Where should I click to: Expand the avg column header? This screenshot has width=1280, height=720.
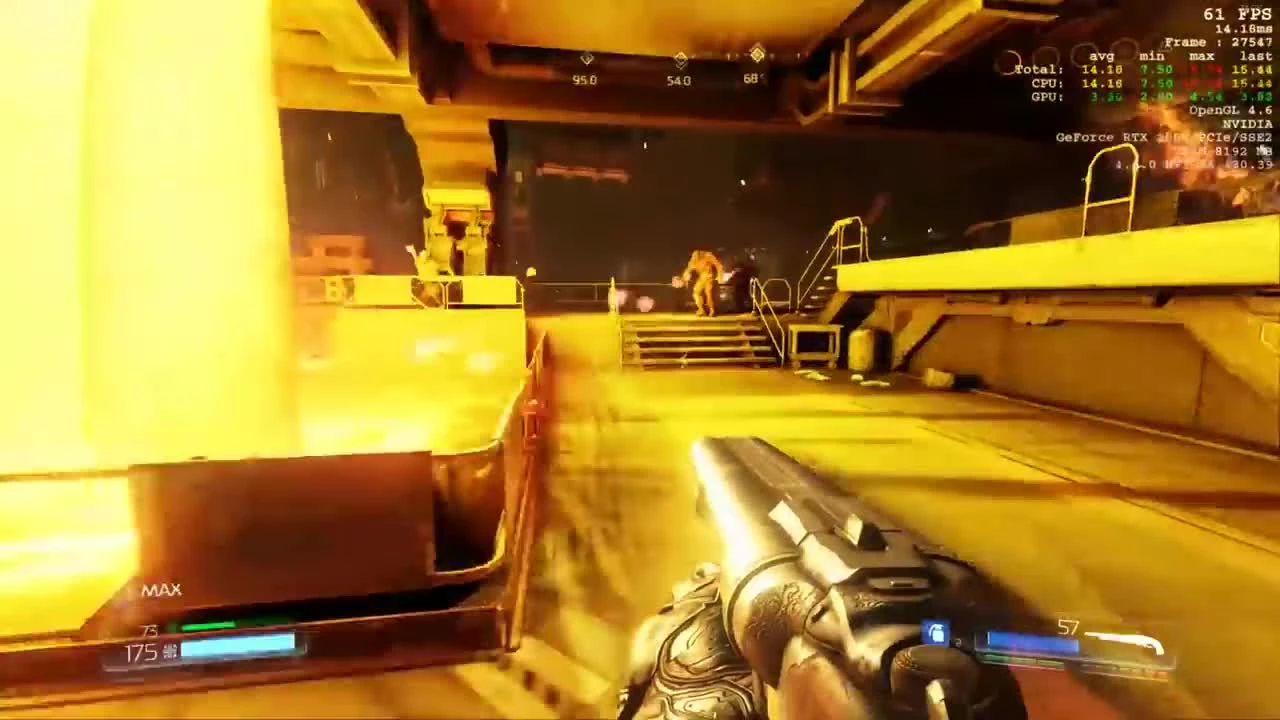(1100, 57)
